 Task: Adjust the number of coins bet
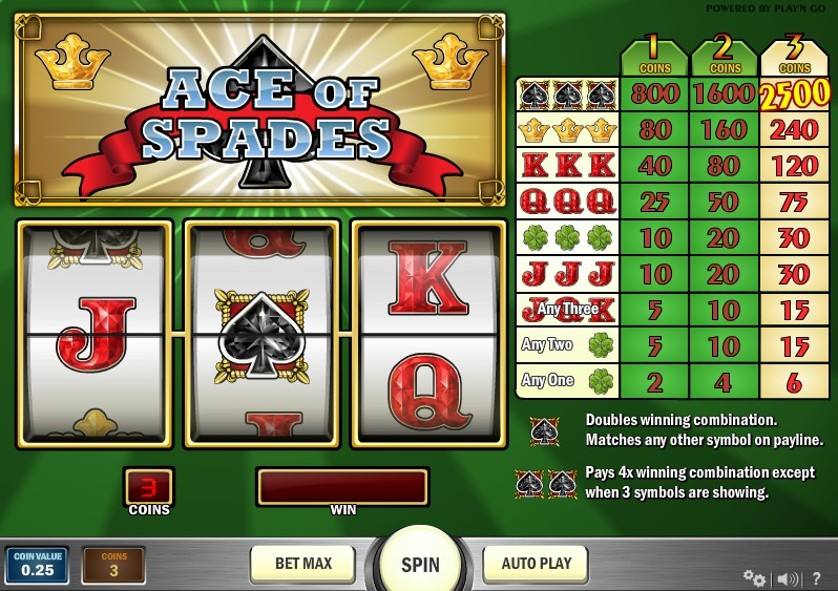coord(114,565)
